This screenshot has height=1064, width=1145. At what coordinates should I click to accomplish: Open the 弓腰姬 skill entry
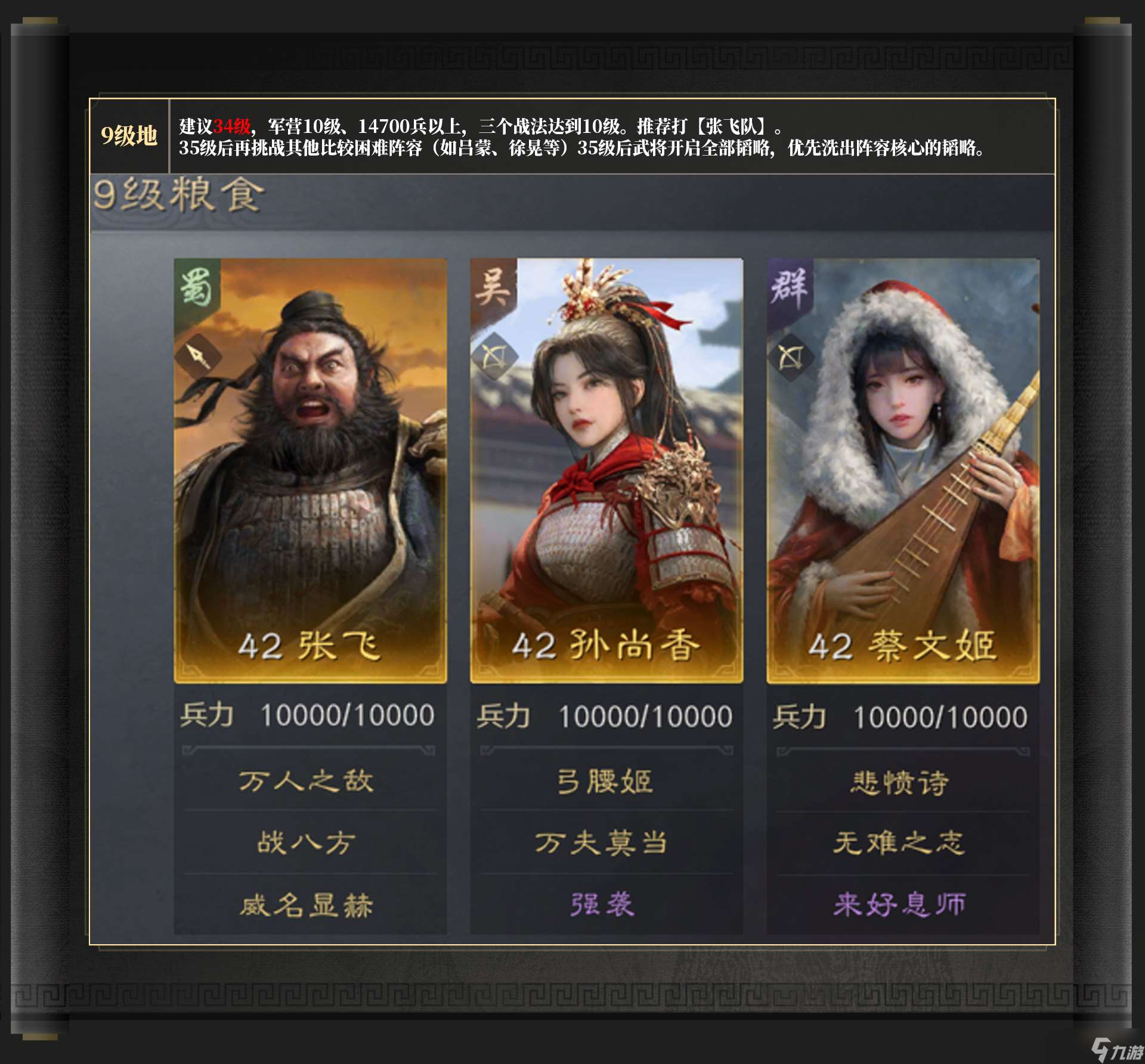(x=605, y=781)
